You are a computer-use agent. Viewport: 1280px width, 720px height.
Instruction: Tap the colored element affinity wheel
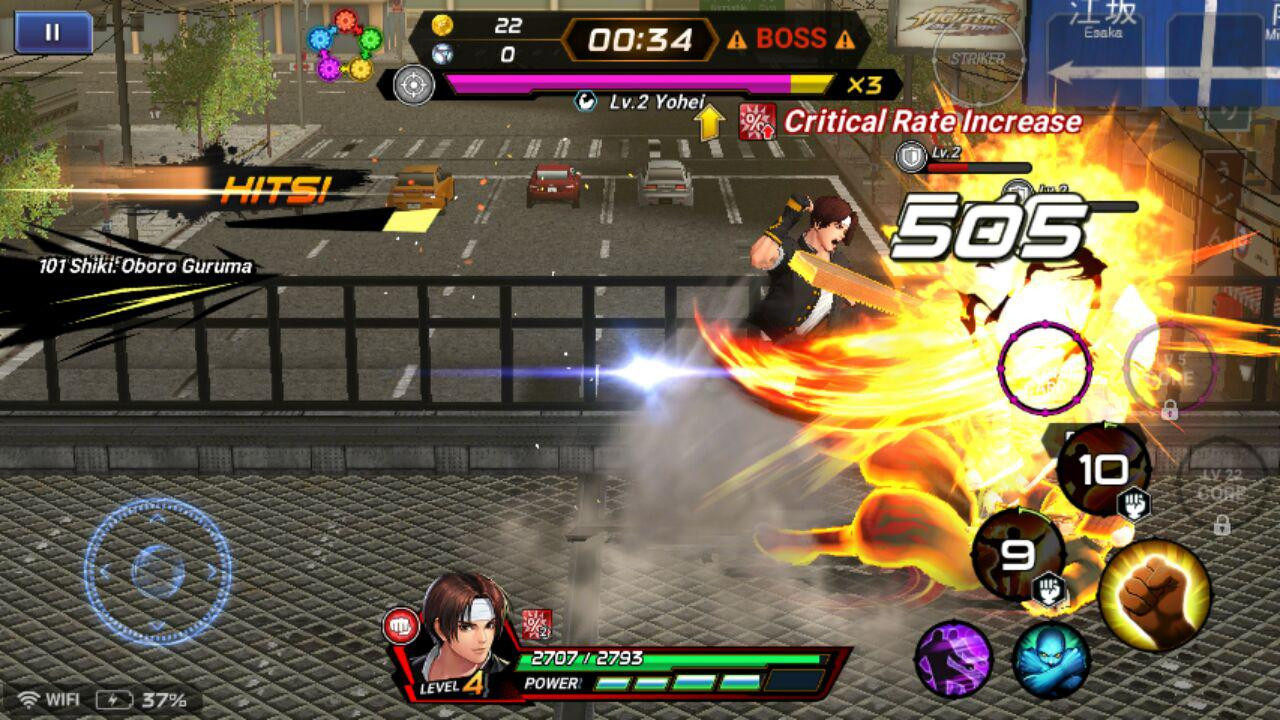(x=345, y=44)
